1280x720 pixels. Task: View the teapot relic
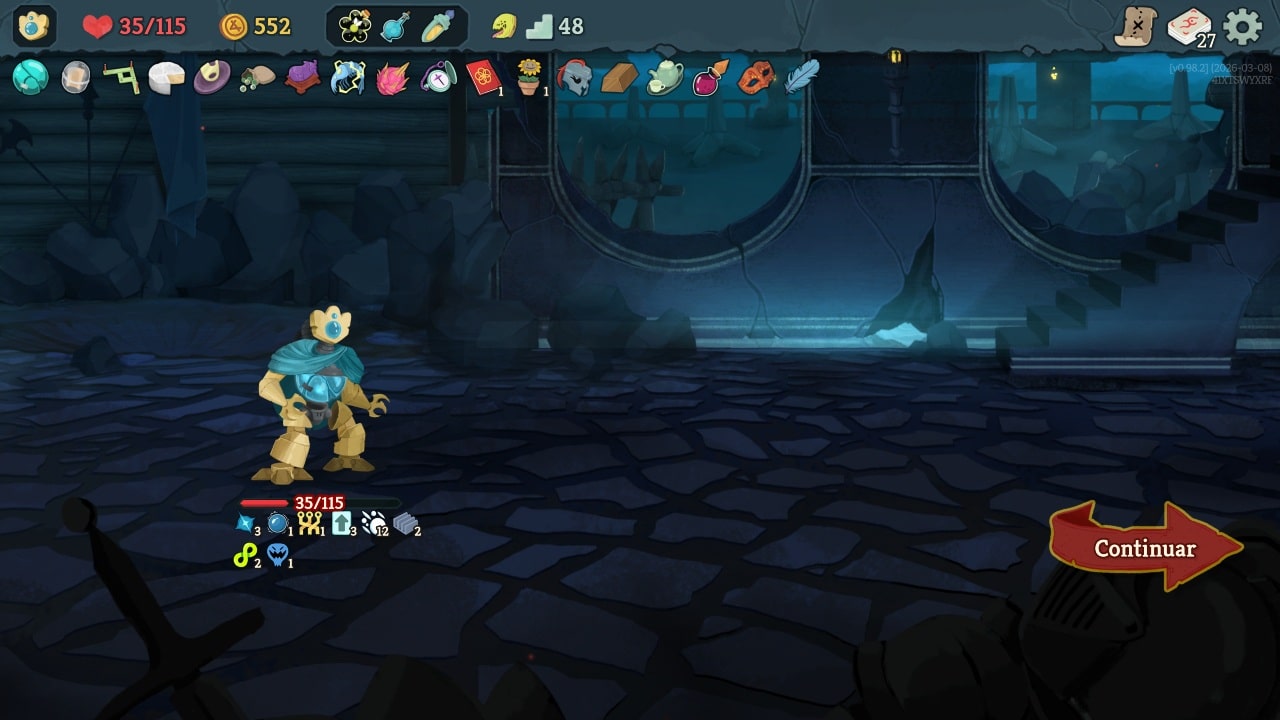point(664,77)
